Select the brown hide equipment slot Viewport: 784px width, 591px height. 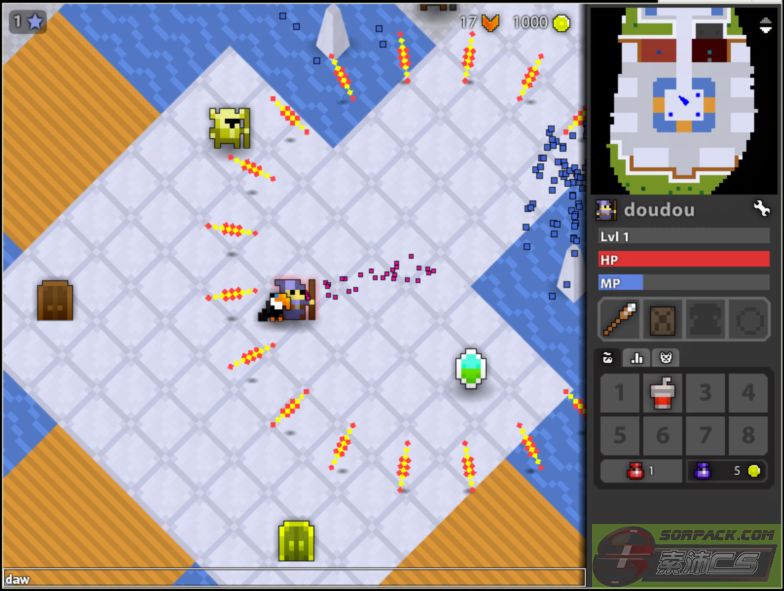tap(663, 320)
